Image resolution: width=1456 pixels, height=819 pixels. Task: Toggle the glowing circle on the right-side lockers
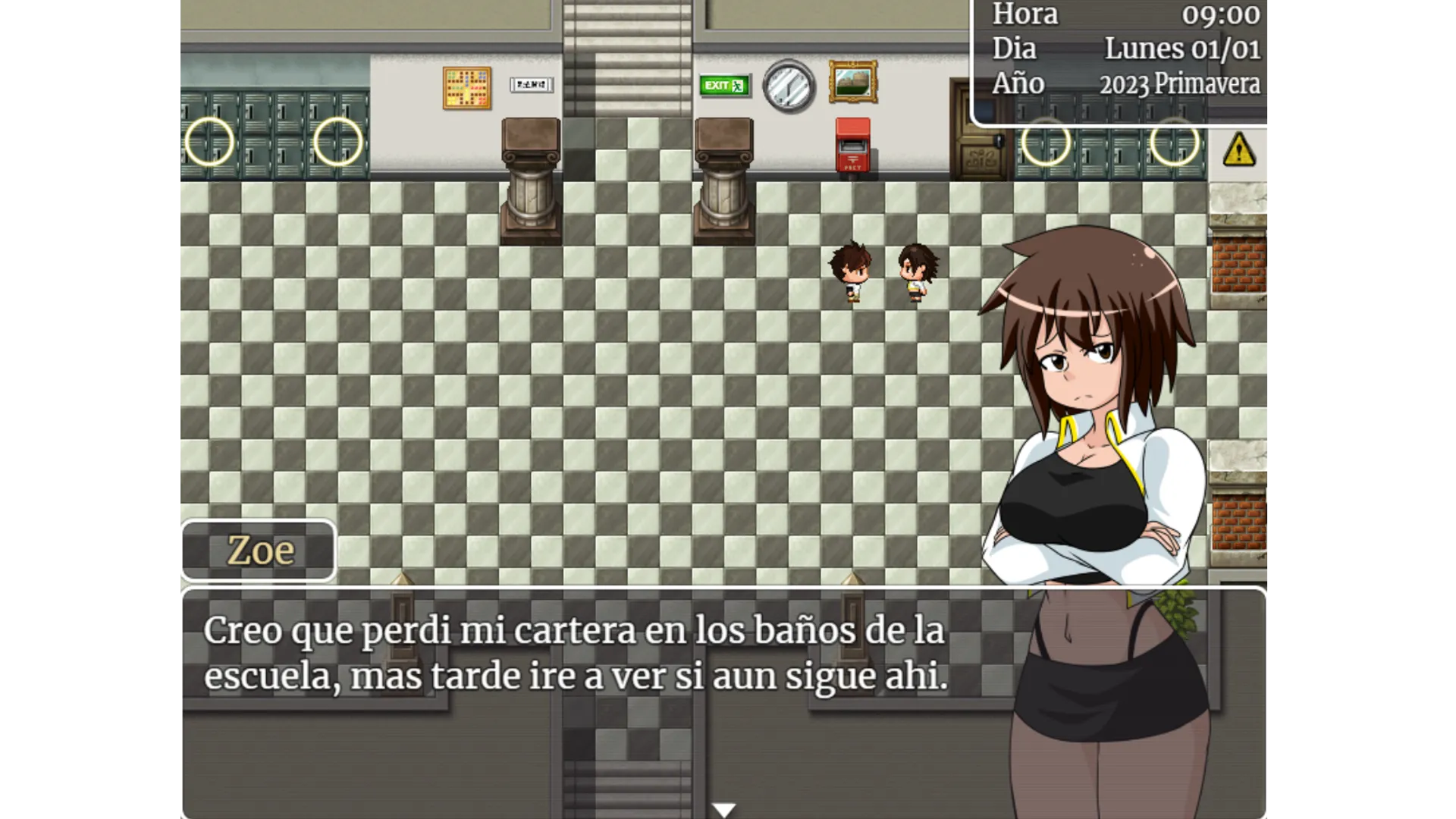(x=1047, y=142)
